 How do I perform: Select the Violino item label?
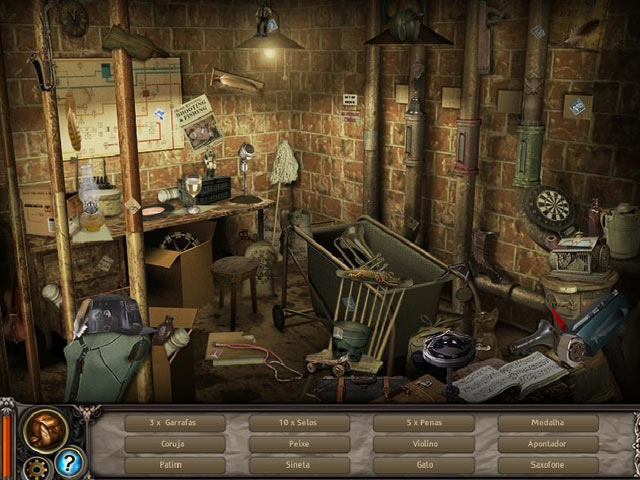(423, 444)
